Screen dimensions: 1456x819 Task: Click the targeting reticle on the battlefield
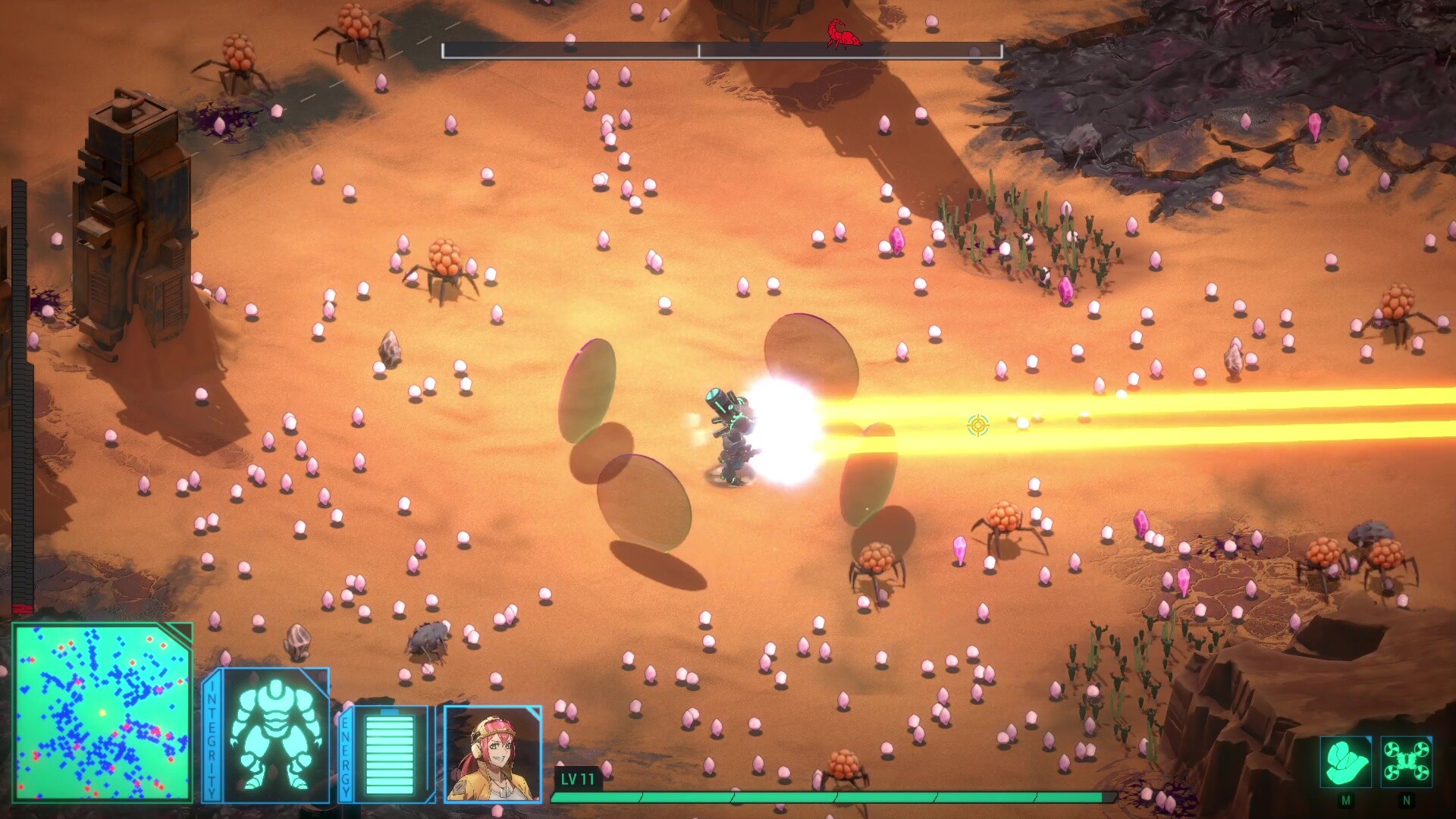978,426
